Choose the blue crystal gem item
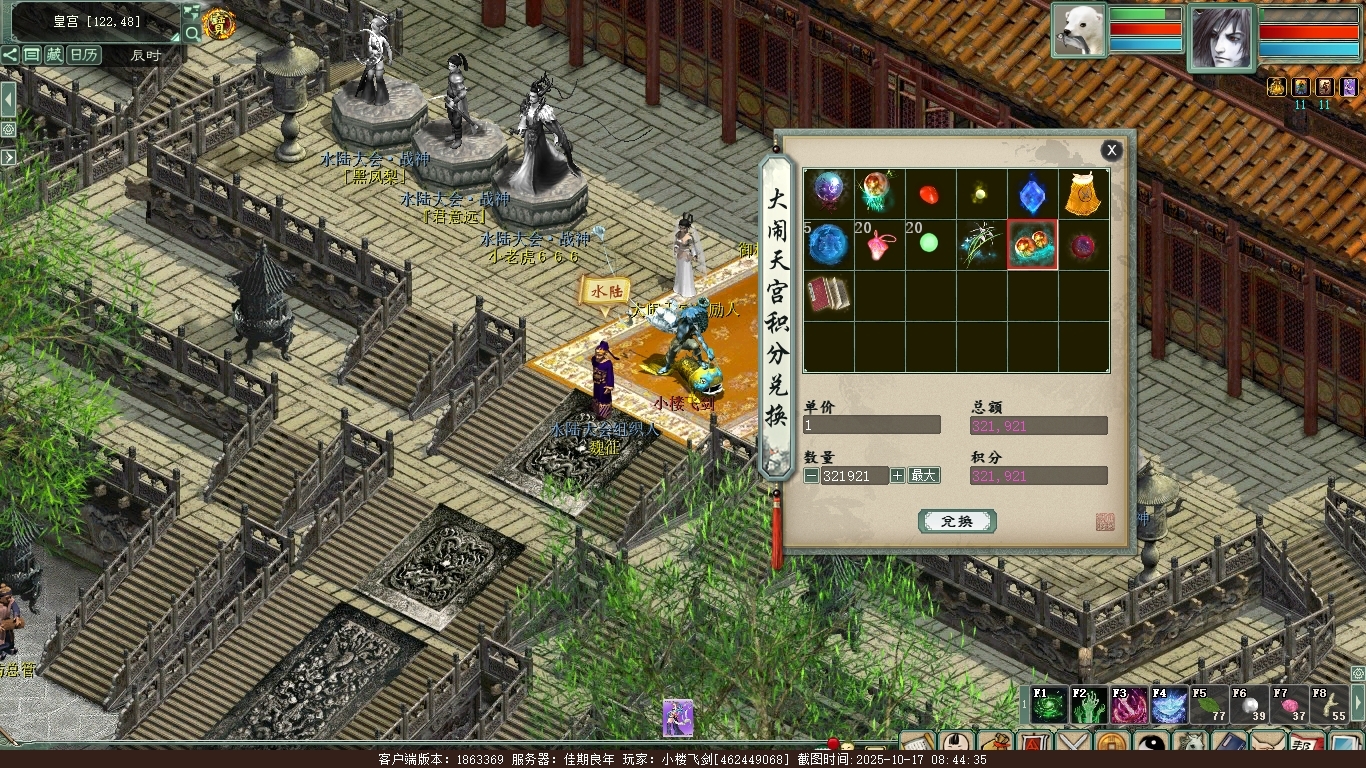The height and width of the screenshot is (768, 1366). tap(1032, 194)
